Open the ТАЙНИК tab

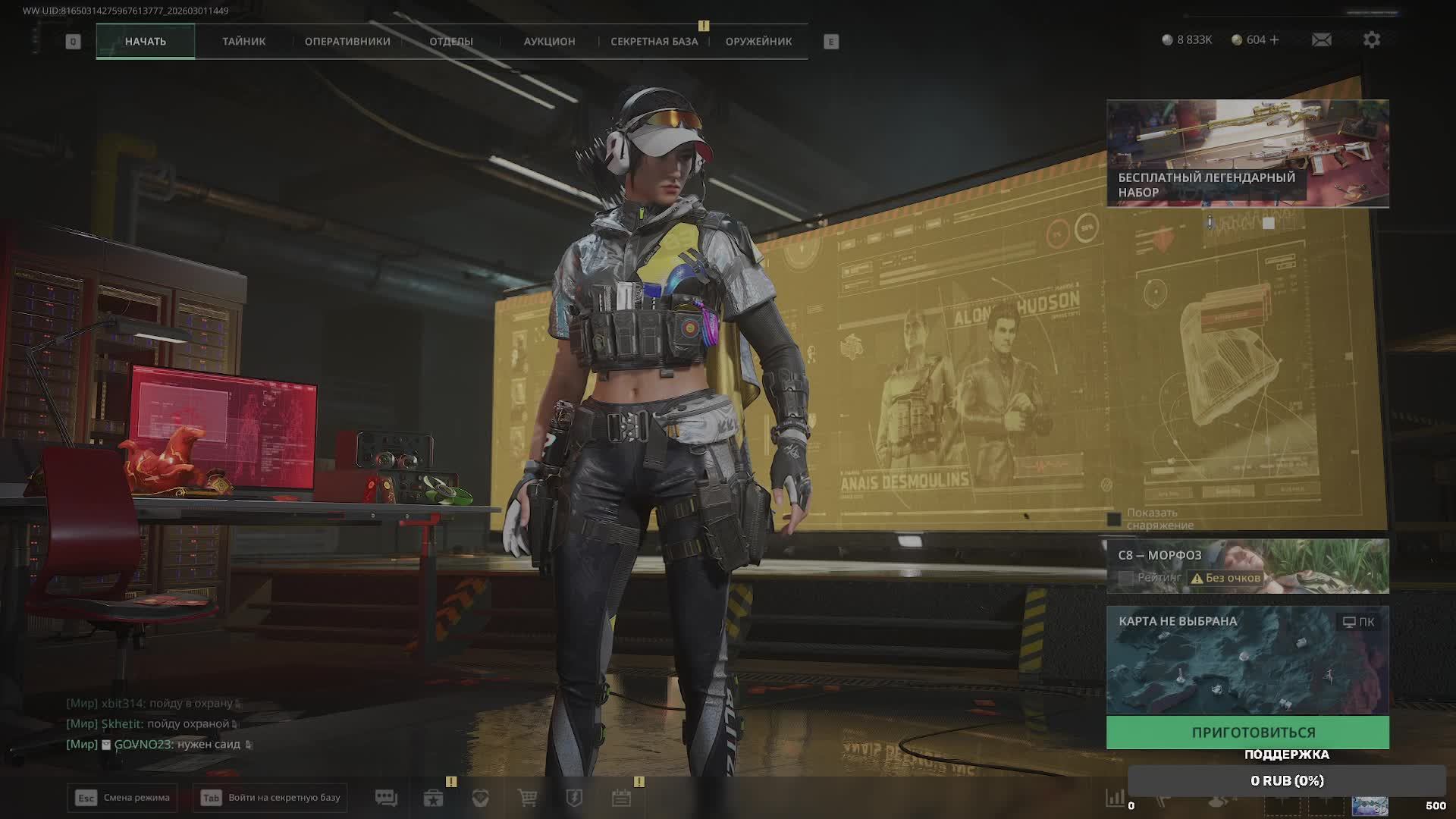[243, 42]
